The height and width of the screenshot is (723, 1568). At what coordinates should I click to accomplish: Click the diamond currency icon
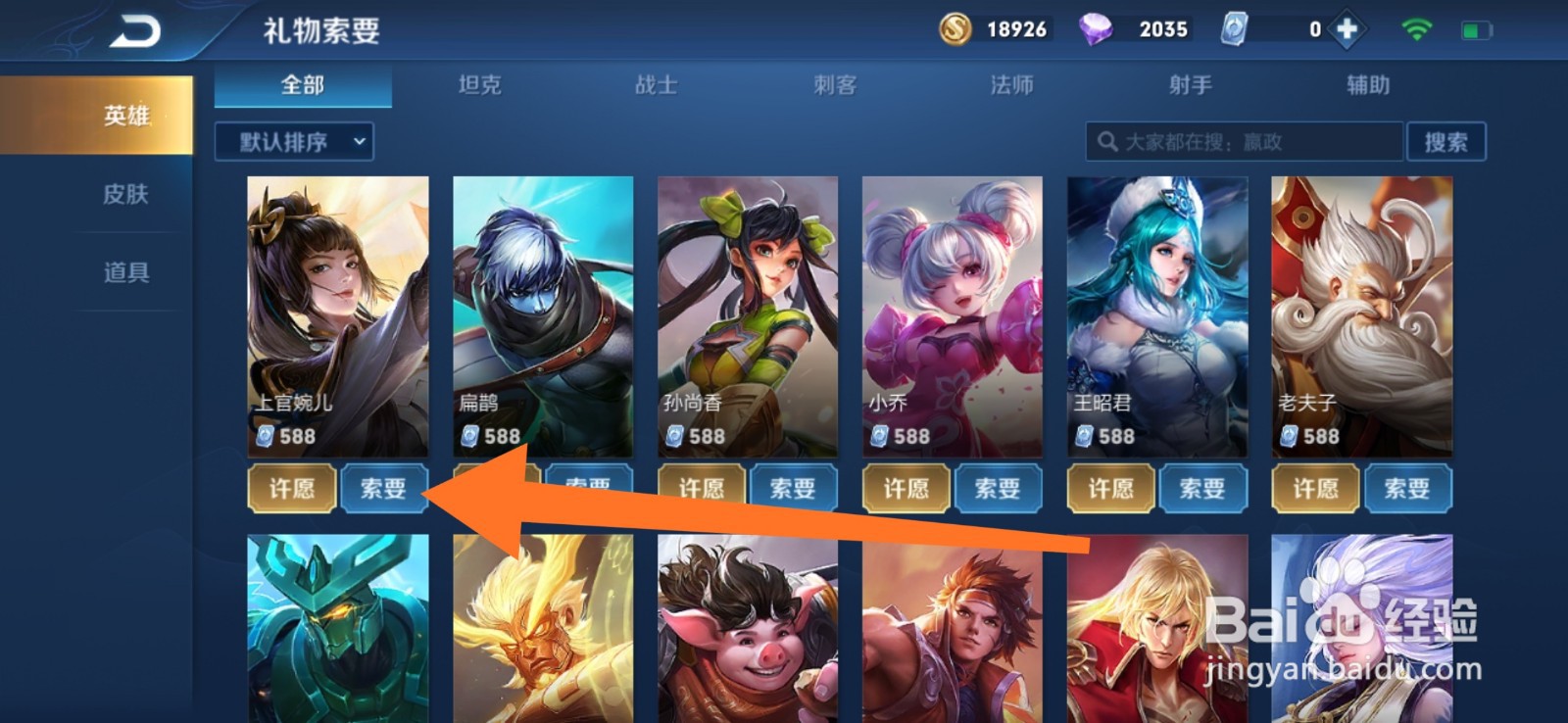click(x=1098, y=29)
